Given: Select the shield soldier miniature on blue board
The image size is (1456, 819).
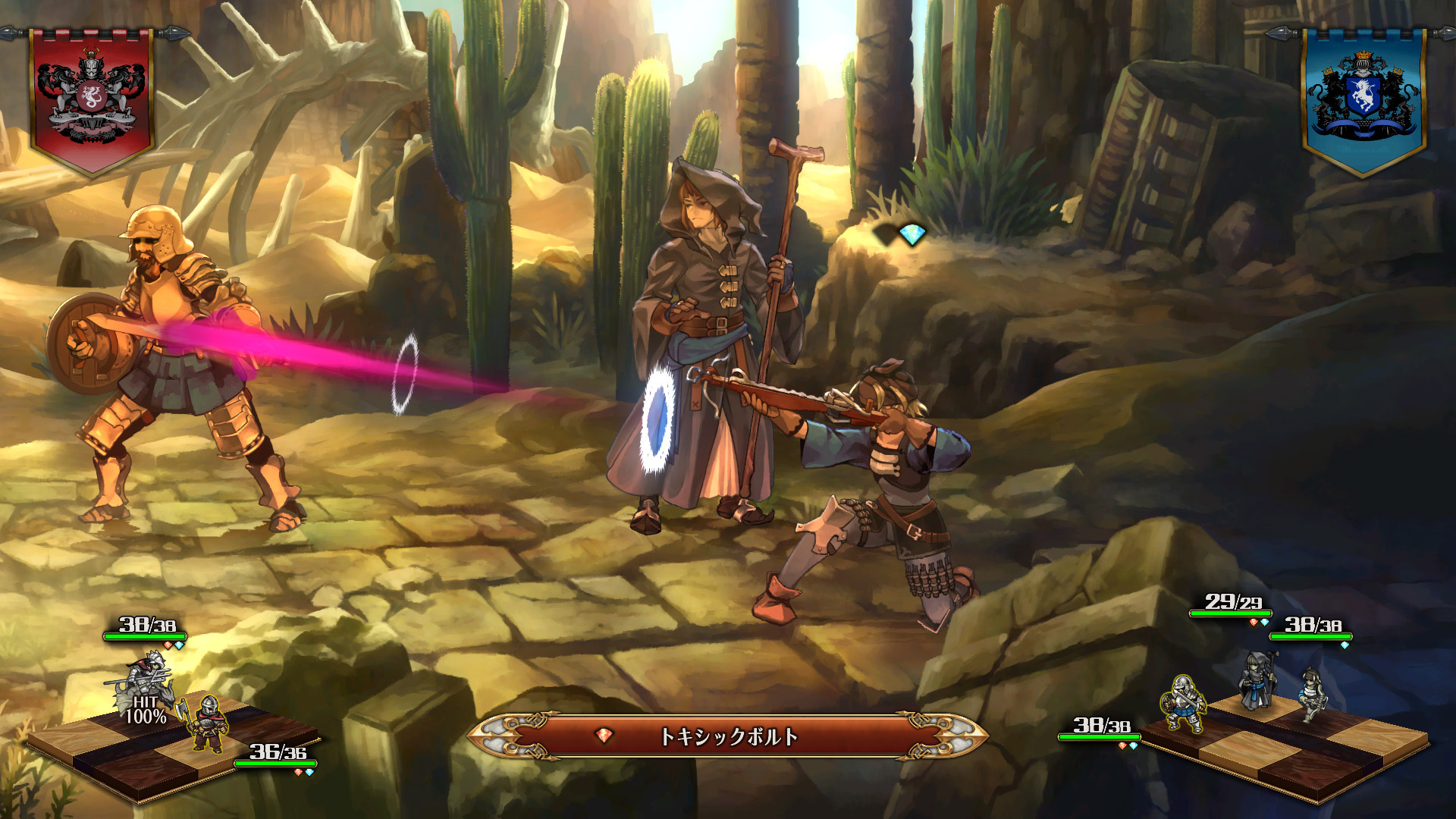Looking at the screenshot, I should [1184, 704].
